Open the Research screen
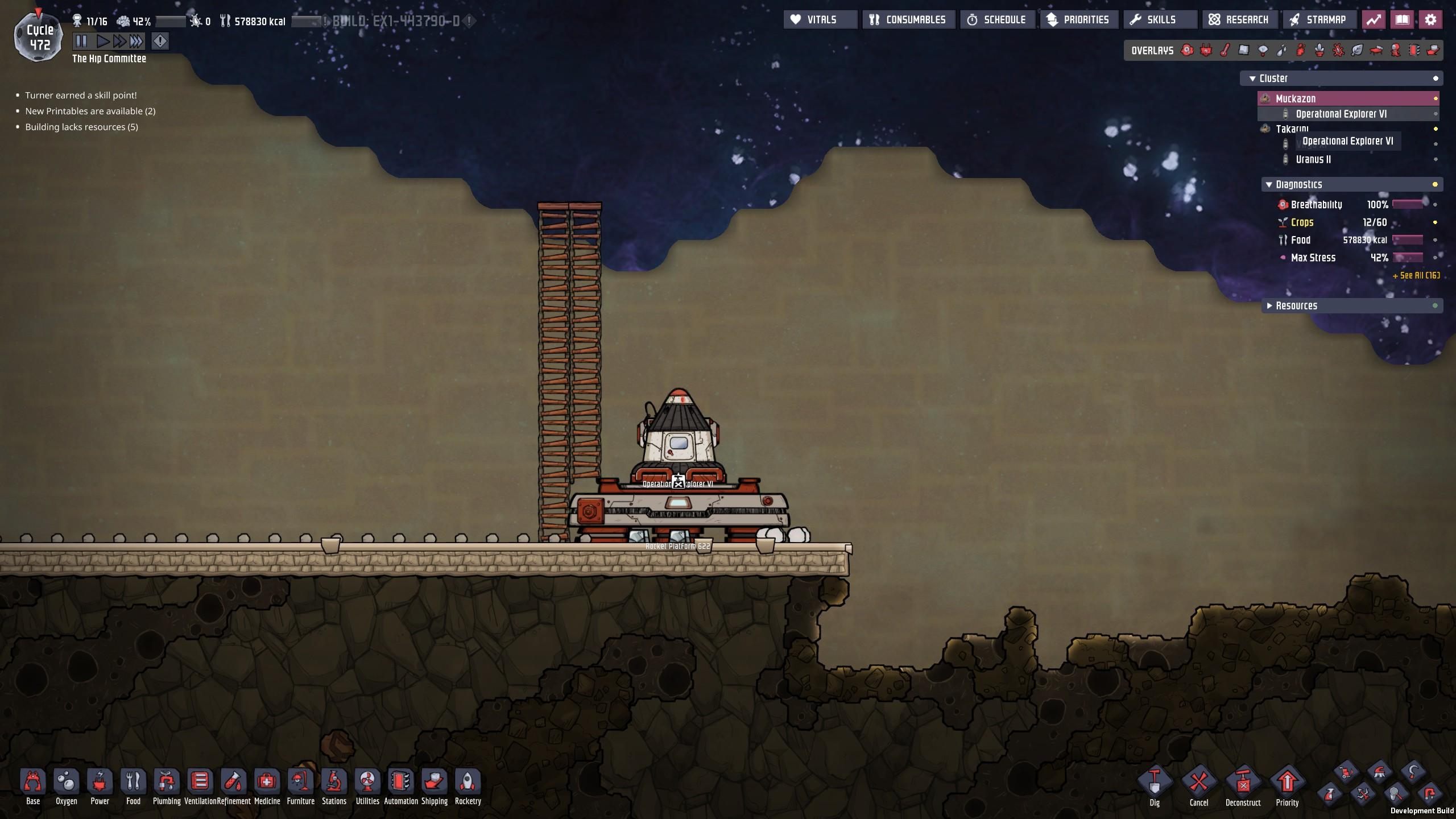The height and width of the screenshot is (819, 1456). 1240,19
